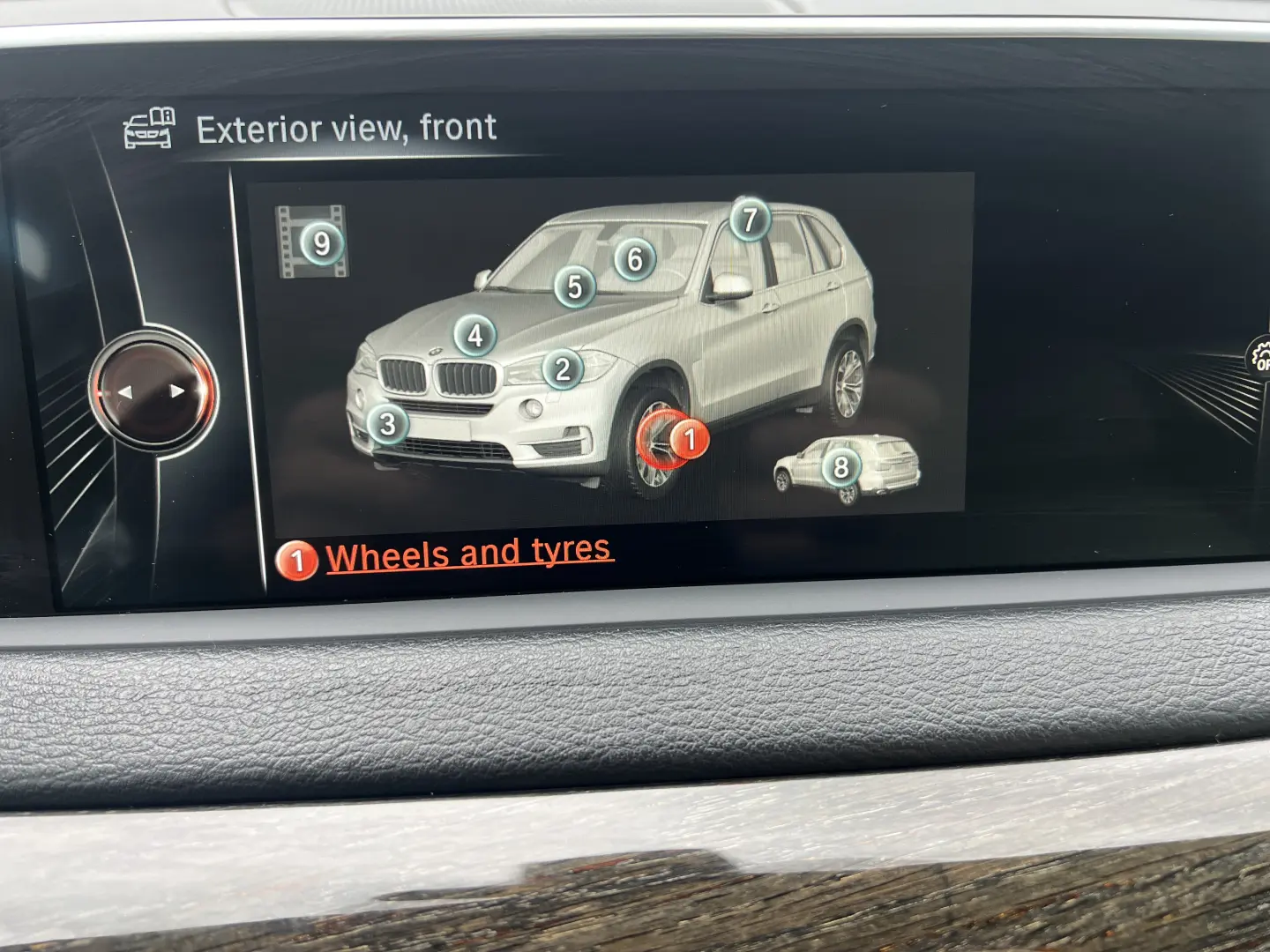Select hotspot 2 on the headlight
1270x952 pixels.
[x=563, y=369]
